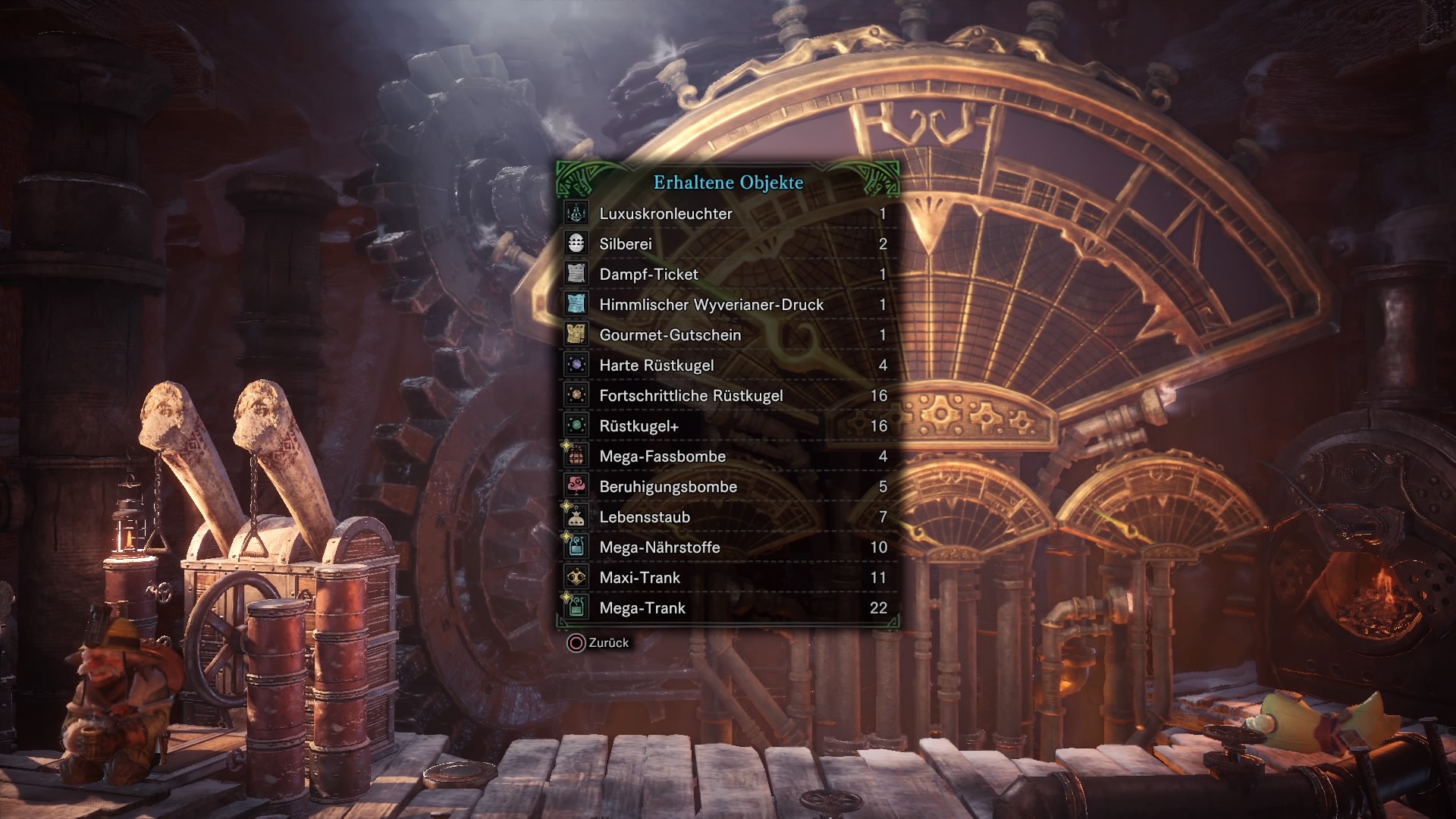Select the Mega-Fassbombe entry
The image size is (1456, 819).
[x=728, y=457]
